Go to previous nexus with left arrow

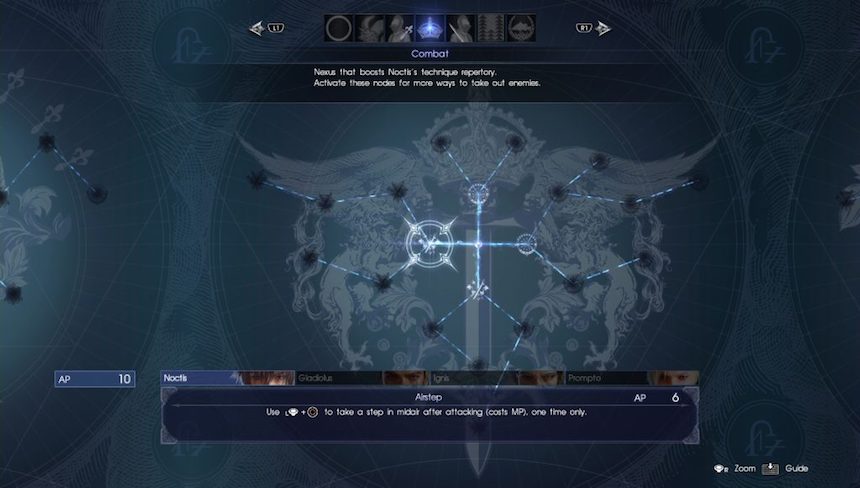point(258,29)
